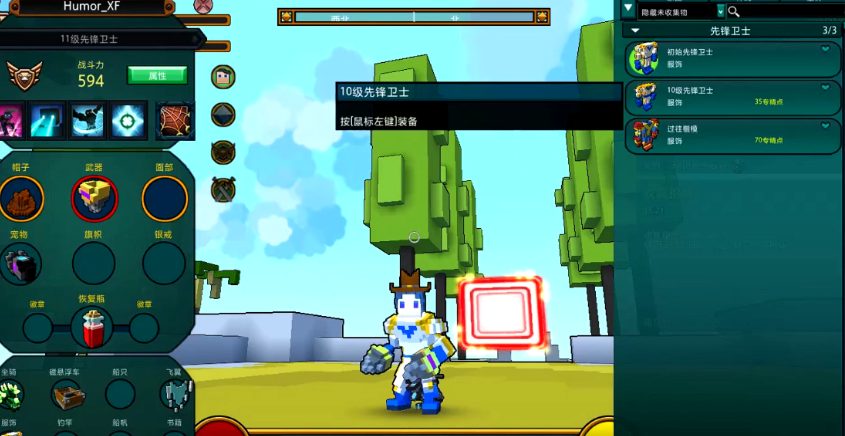This screenshot has height=436, width=845.
Task: Open the 旗帜 banner slot
Action: [x=94, y=263]
